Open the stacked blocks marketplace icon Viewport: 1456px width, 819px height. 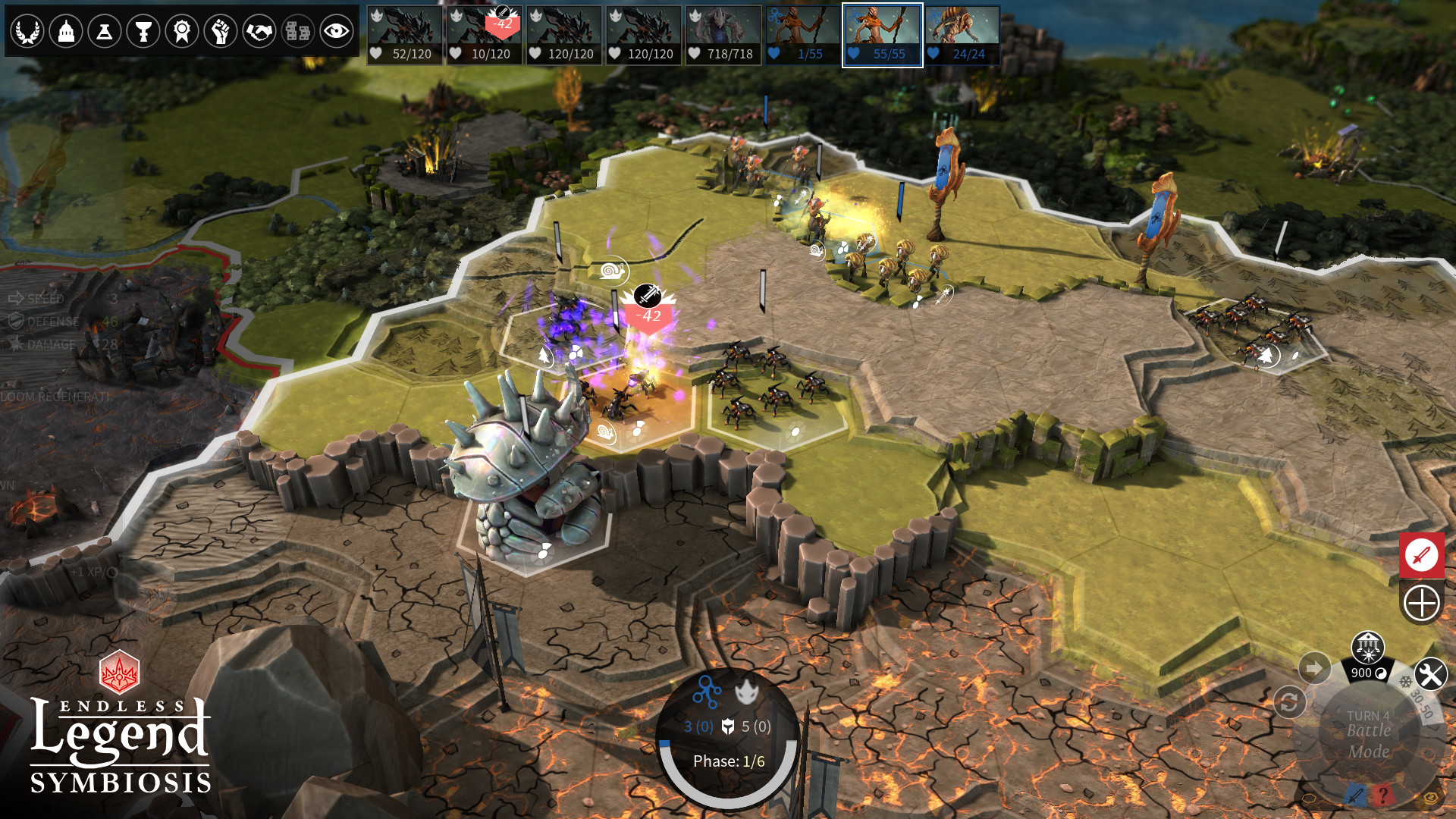[298, 32]
